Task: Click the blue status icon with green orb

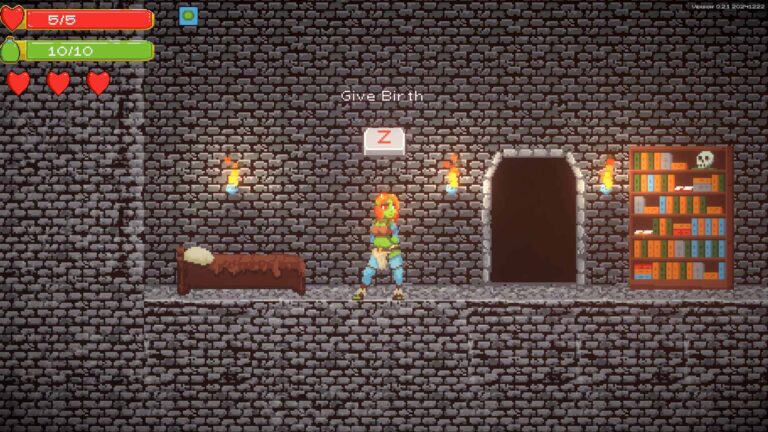Action: point(188,16)
